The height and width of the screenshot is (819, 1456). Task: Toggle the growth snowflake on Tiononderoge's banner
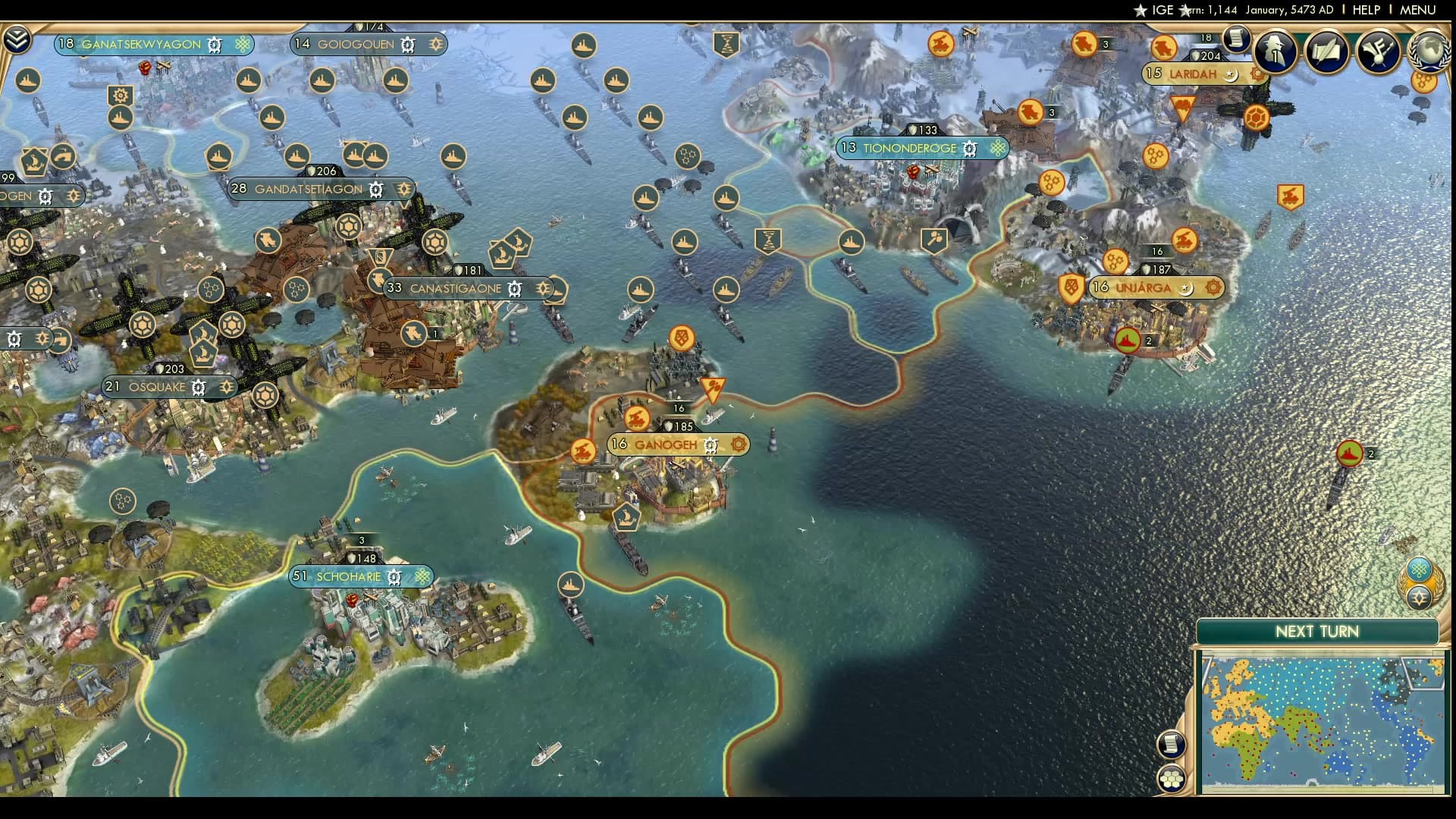point(997,149)
